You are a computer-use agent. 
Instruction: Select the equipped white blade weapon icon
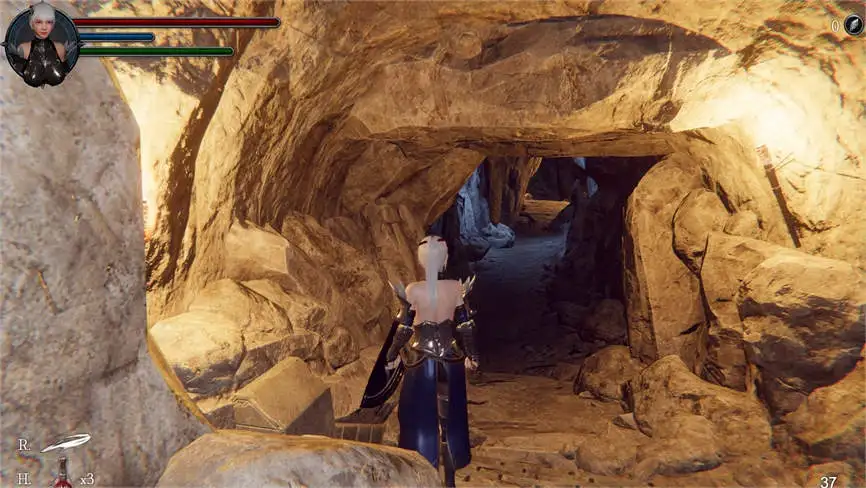tap(66, 442)
